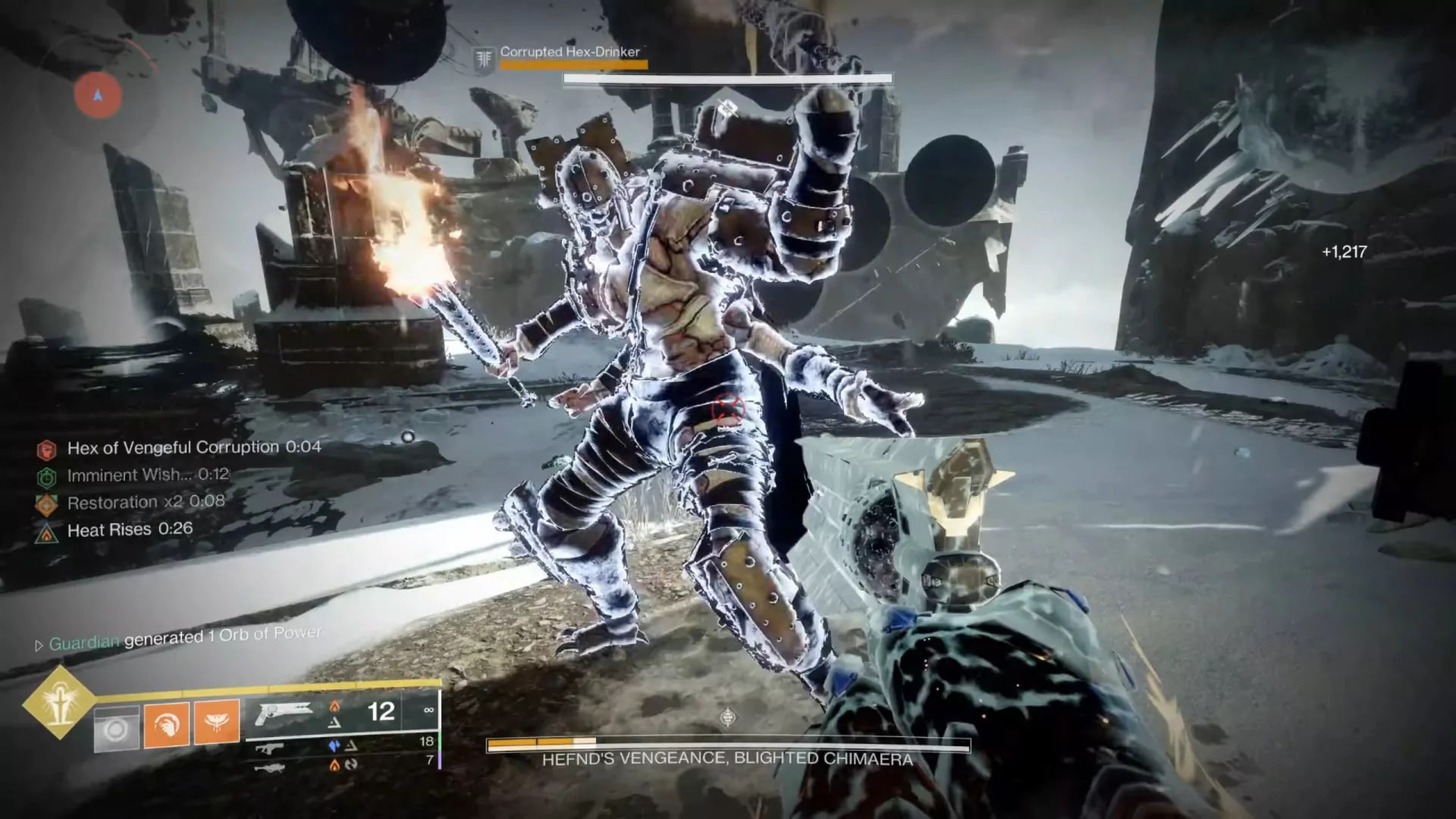Screen dimensions: 1456x819
Task: Click the Corrupted Hex-Drinker enemy emblem
Action: (x=484, y=58)
